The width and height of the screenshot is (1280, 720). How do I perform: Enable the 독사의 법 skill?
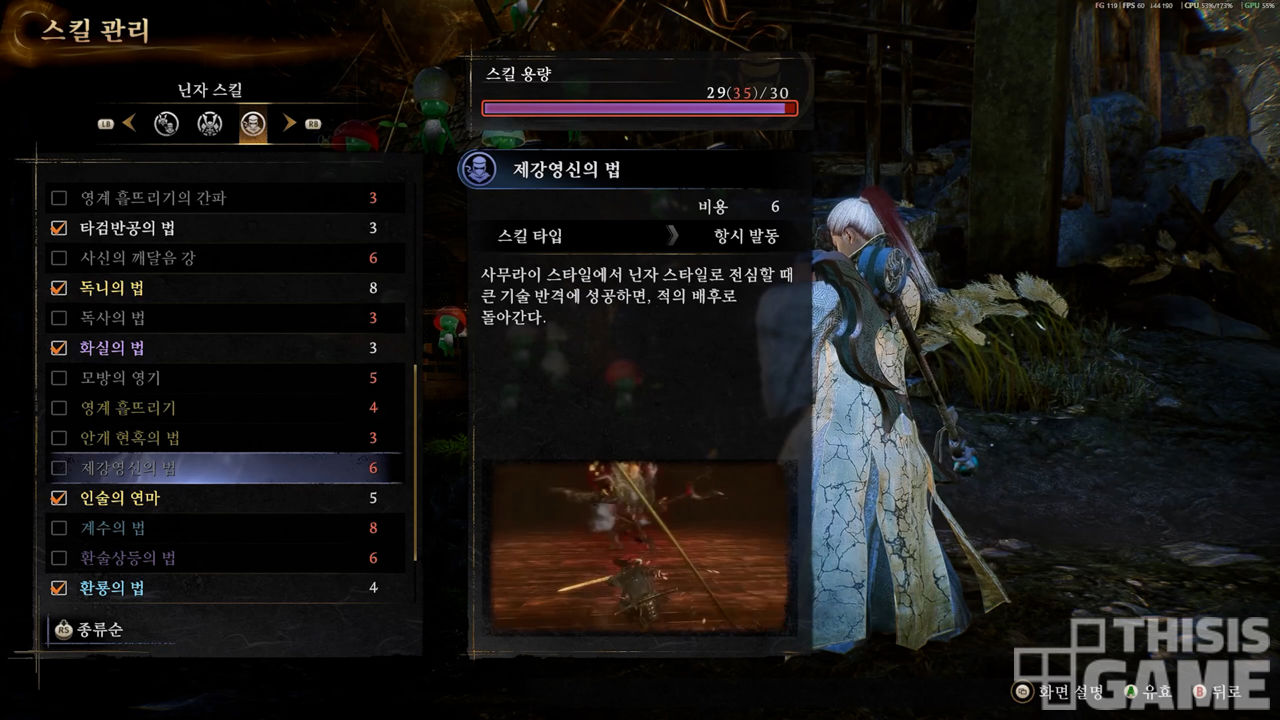point(59,318)
